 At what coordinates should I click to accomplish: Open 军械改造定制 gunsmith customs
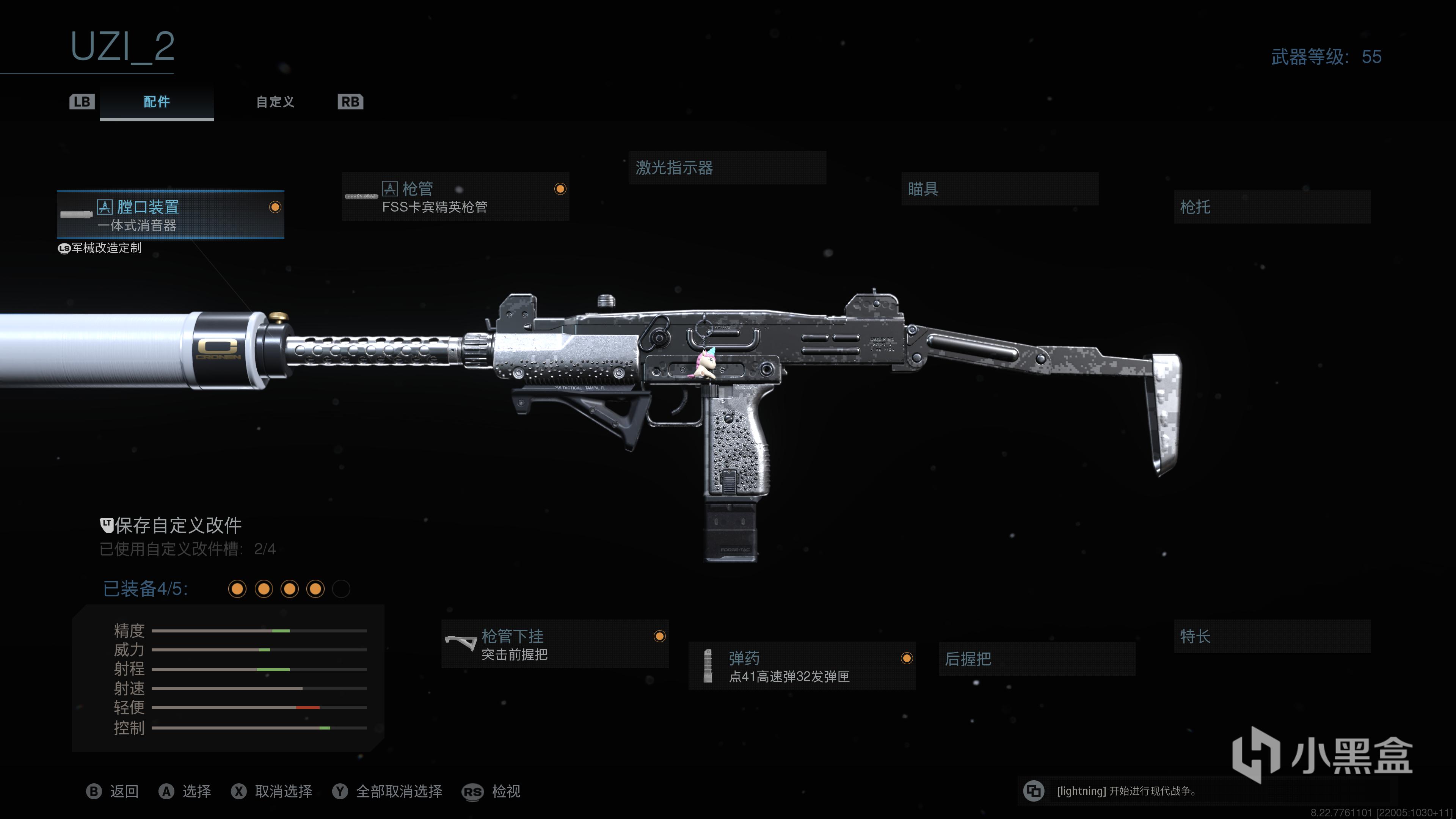click(106, 248)
